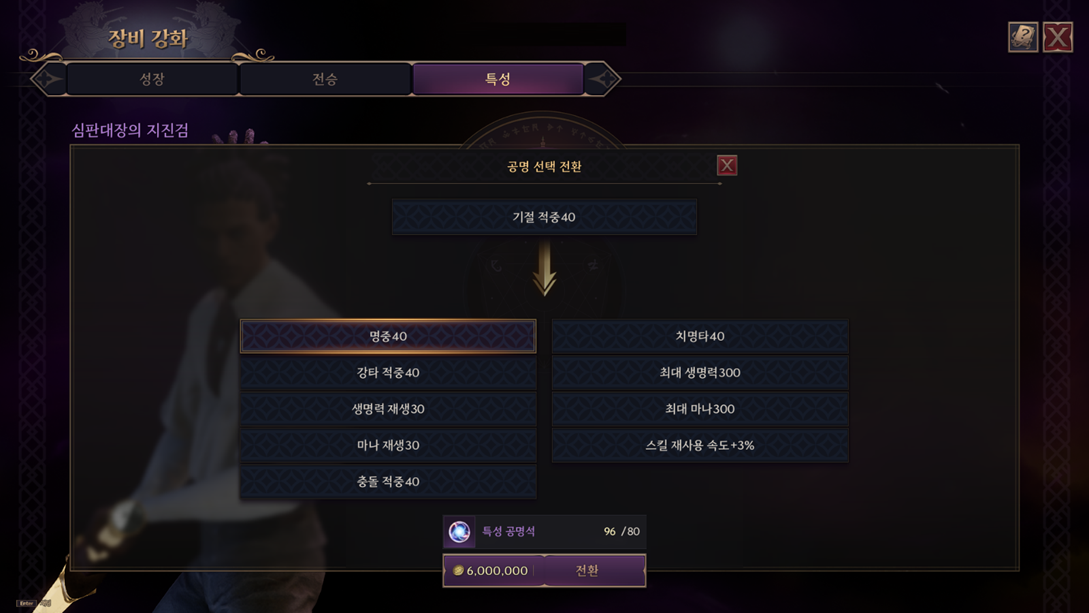Click the current trait 기절 적중40
Screen dimensions: 1089x613
click(544, 217)
